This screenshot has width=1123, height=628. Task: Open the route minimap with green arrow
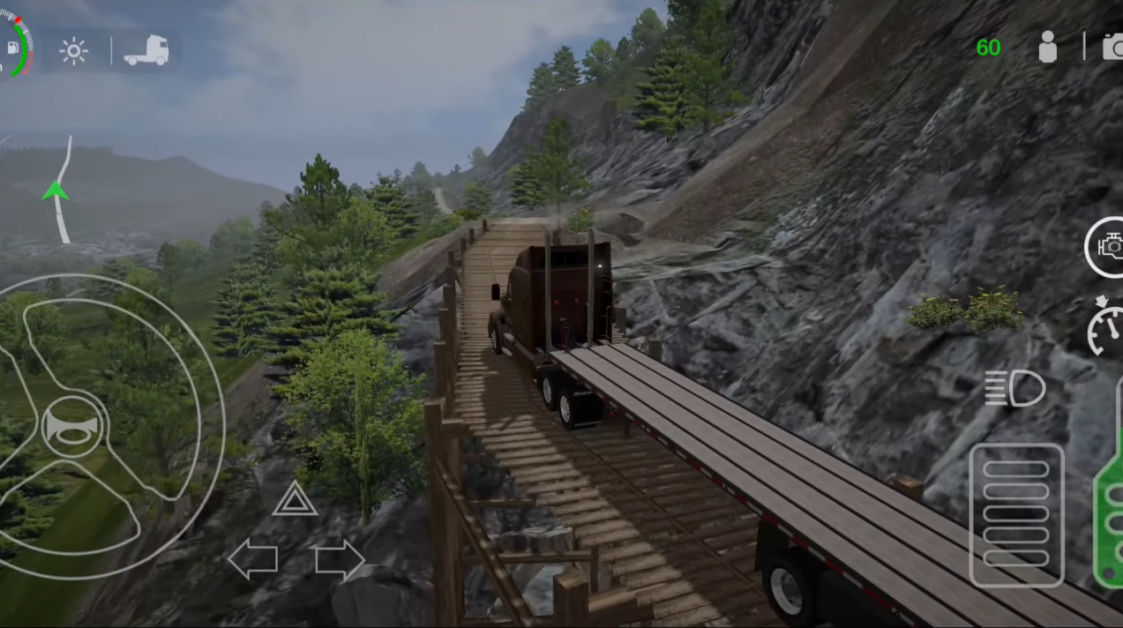click(58, 189)
